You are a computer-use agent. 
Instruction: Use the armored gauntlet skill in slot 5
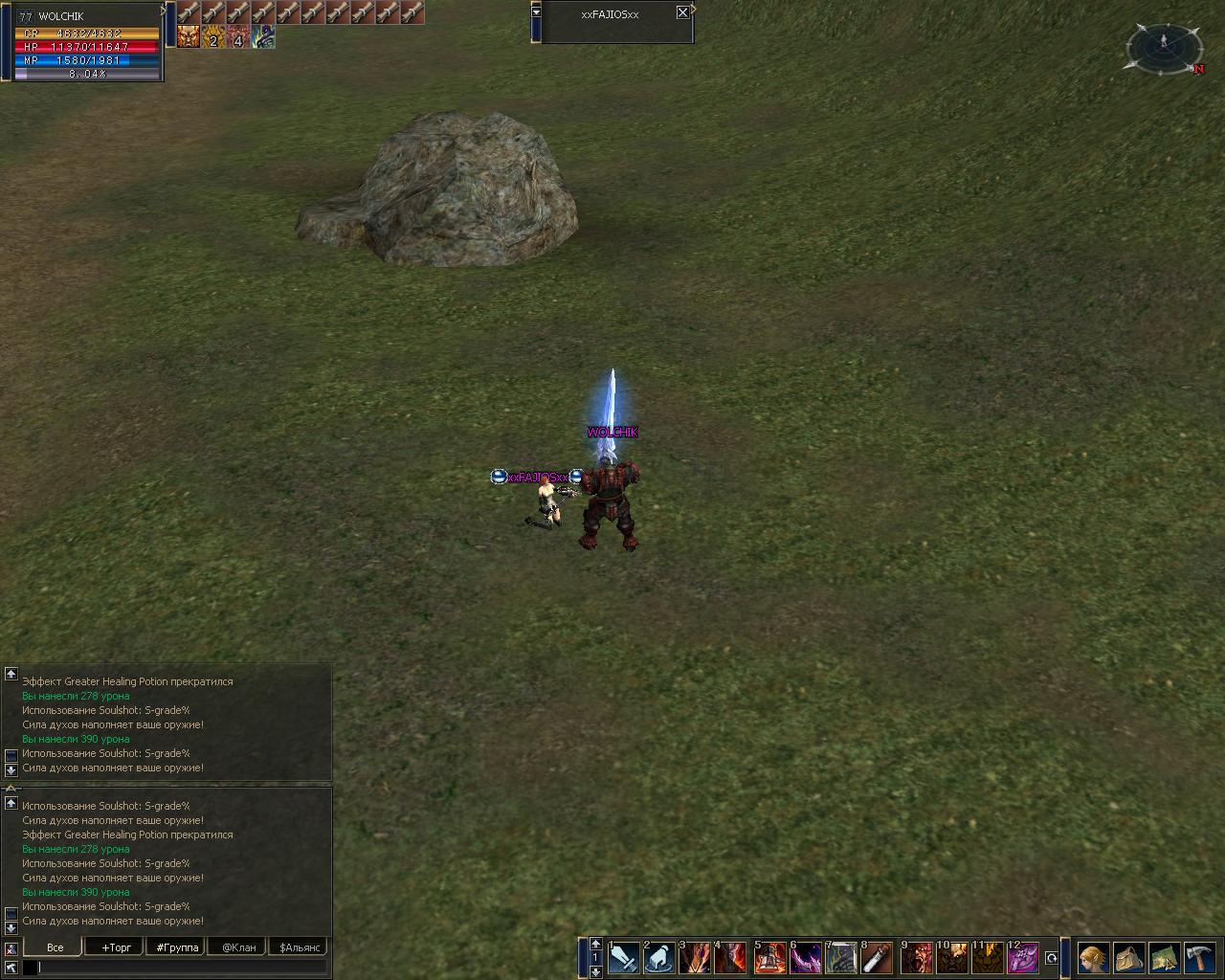[x=769, y=958]
